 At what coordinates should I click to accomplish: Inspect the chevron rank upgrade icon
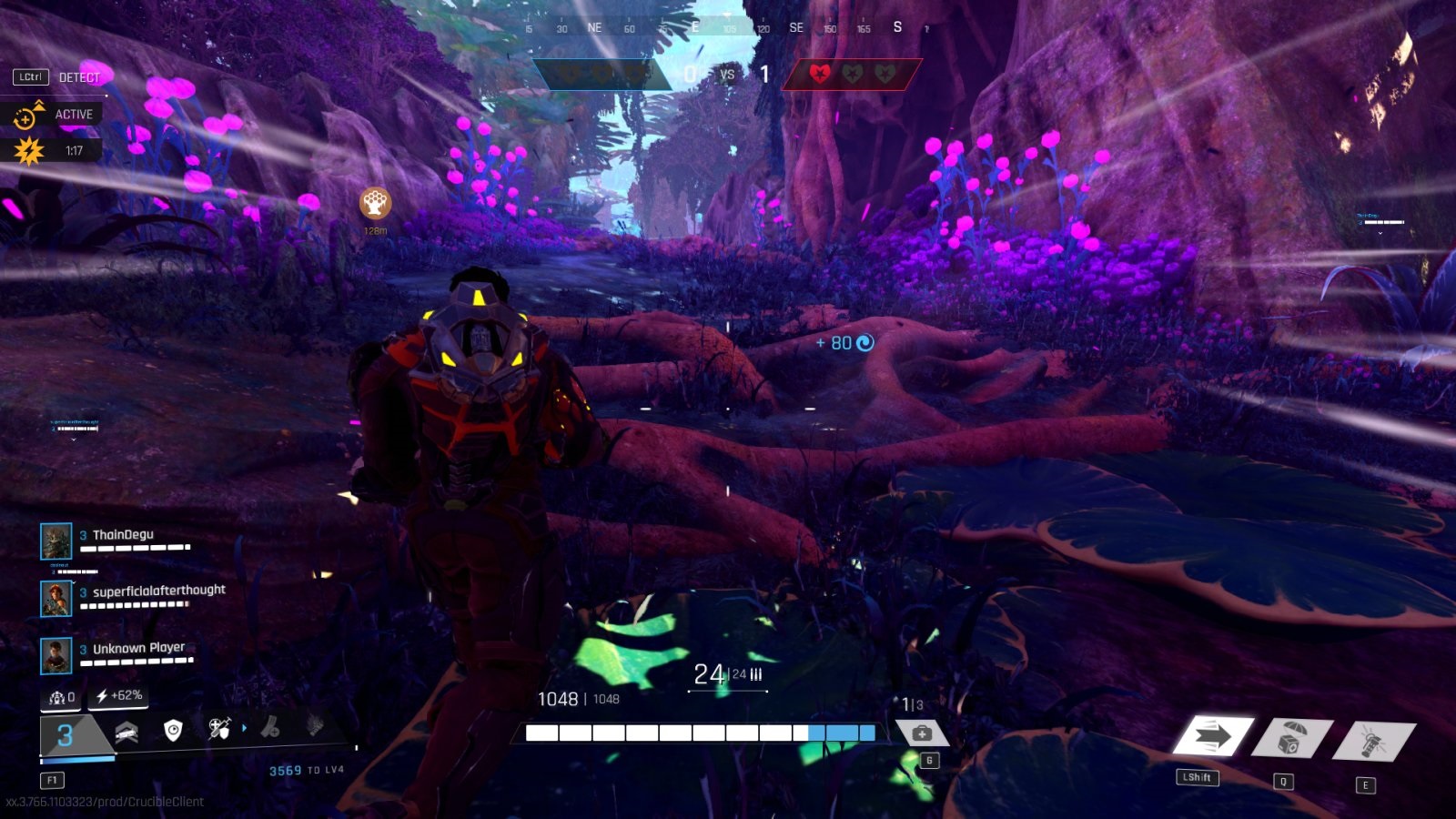126,732
